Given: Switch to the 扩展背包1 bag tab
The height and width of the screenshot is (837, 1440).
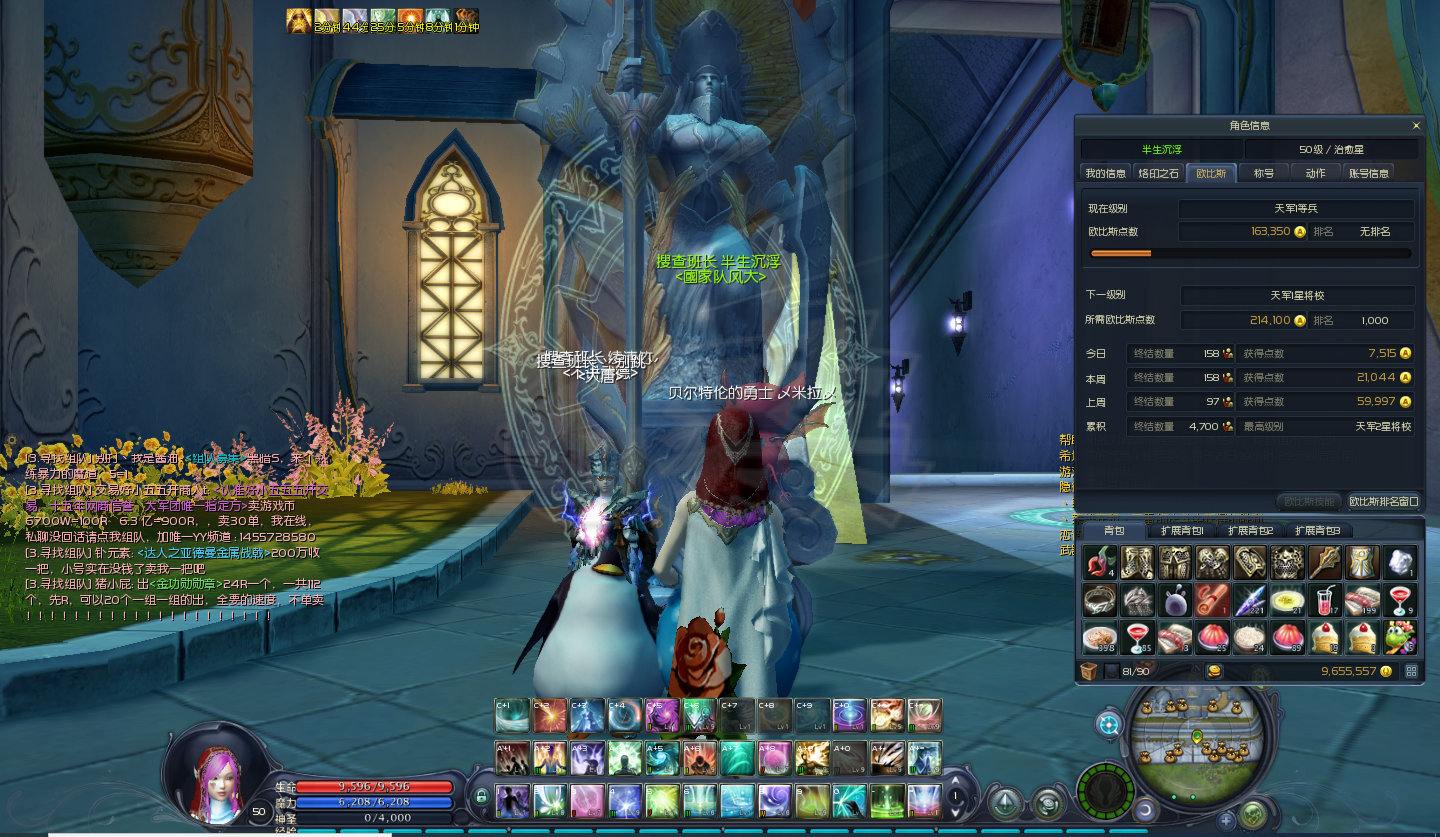Looking at the screenshot, I should pos(1180,530).
